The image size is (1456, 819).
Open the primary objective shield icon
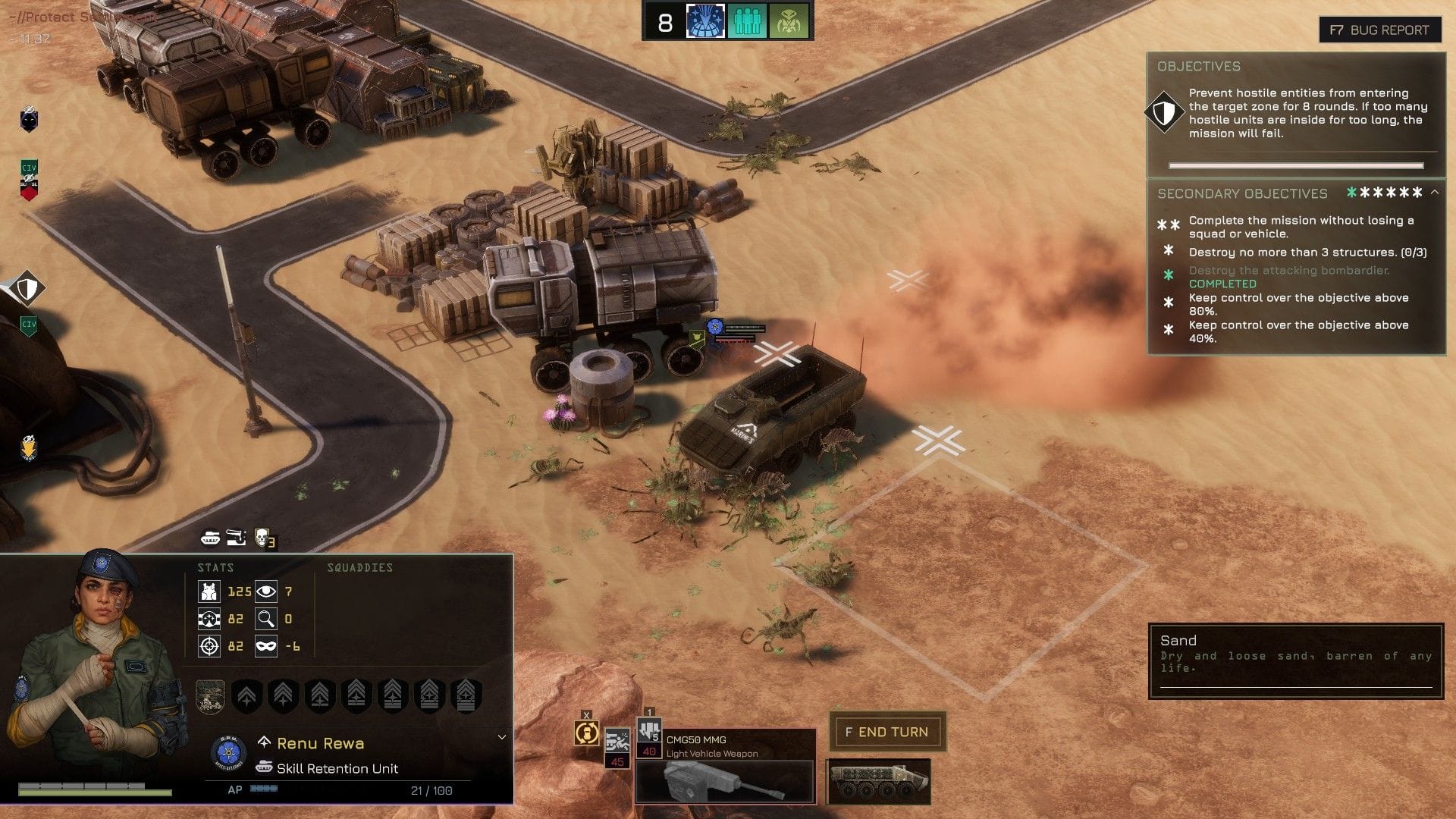coord(1163,113)
